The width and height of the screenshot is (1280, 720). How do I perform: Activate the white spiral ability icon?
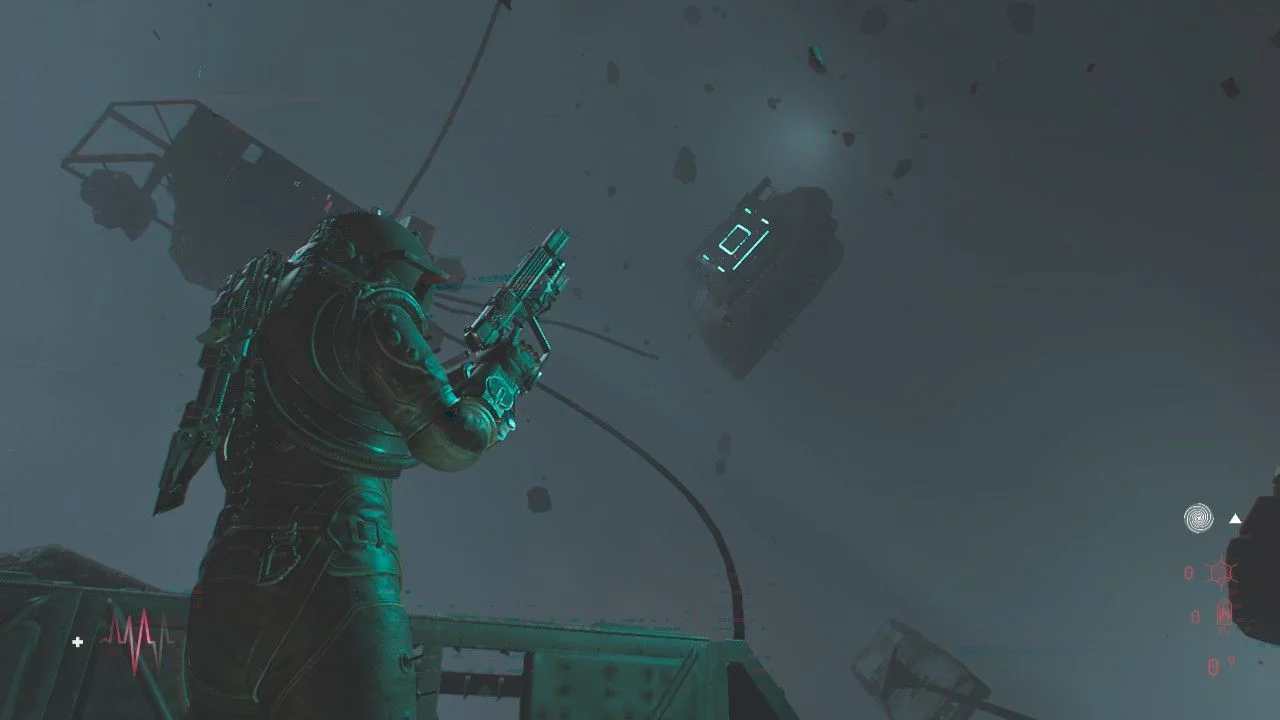point(1198,518)
